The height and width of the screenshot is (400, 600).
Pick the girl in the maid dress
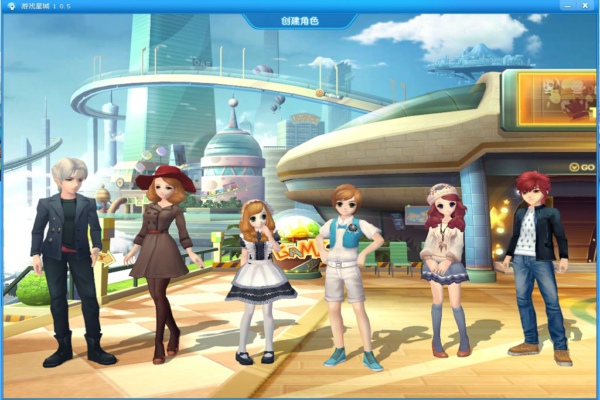258,270
